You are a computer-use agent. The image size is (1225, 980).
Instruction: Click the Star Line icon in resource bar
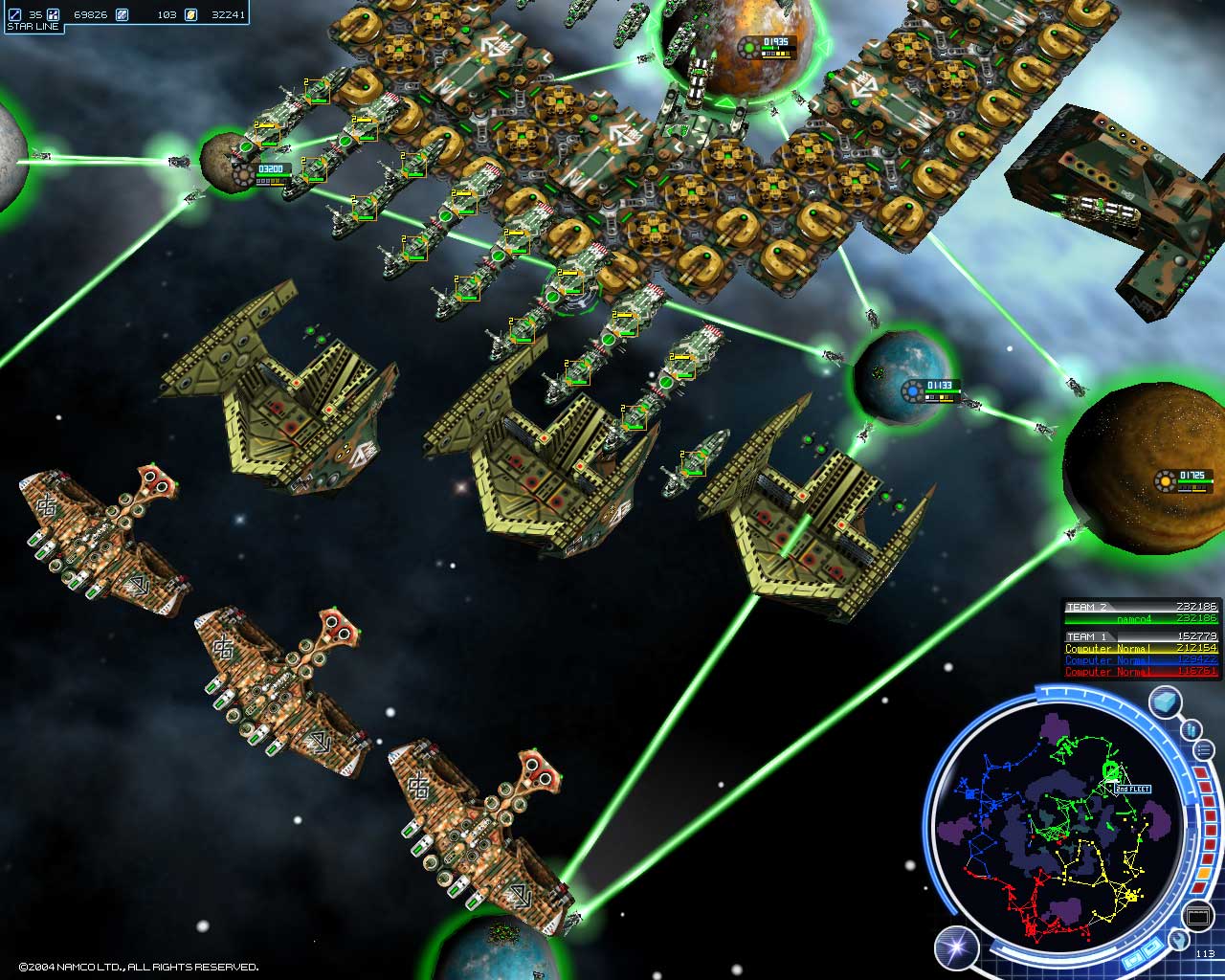[14, 14]
